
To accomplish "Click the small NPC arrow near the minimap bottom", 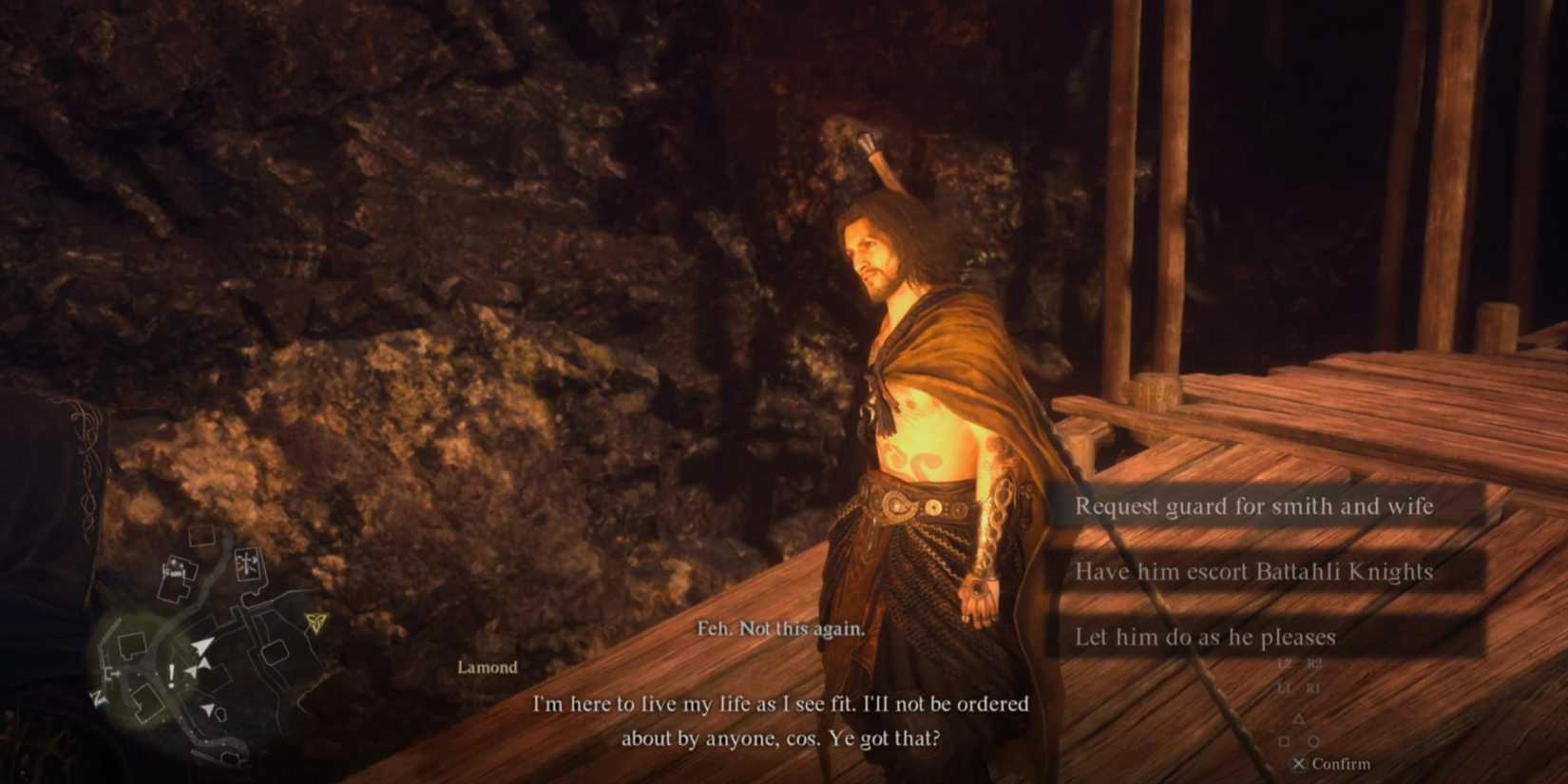I will [x=209, y=709].
